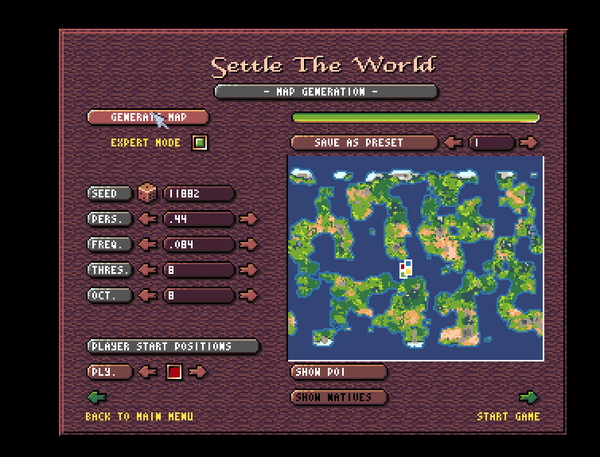Select the next preset number

coord(530,143)
